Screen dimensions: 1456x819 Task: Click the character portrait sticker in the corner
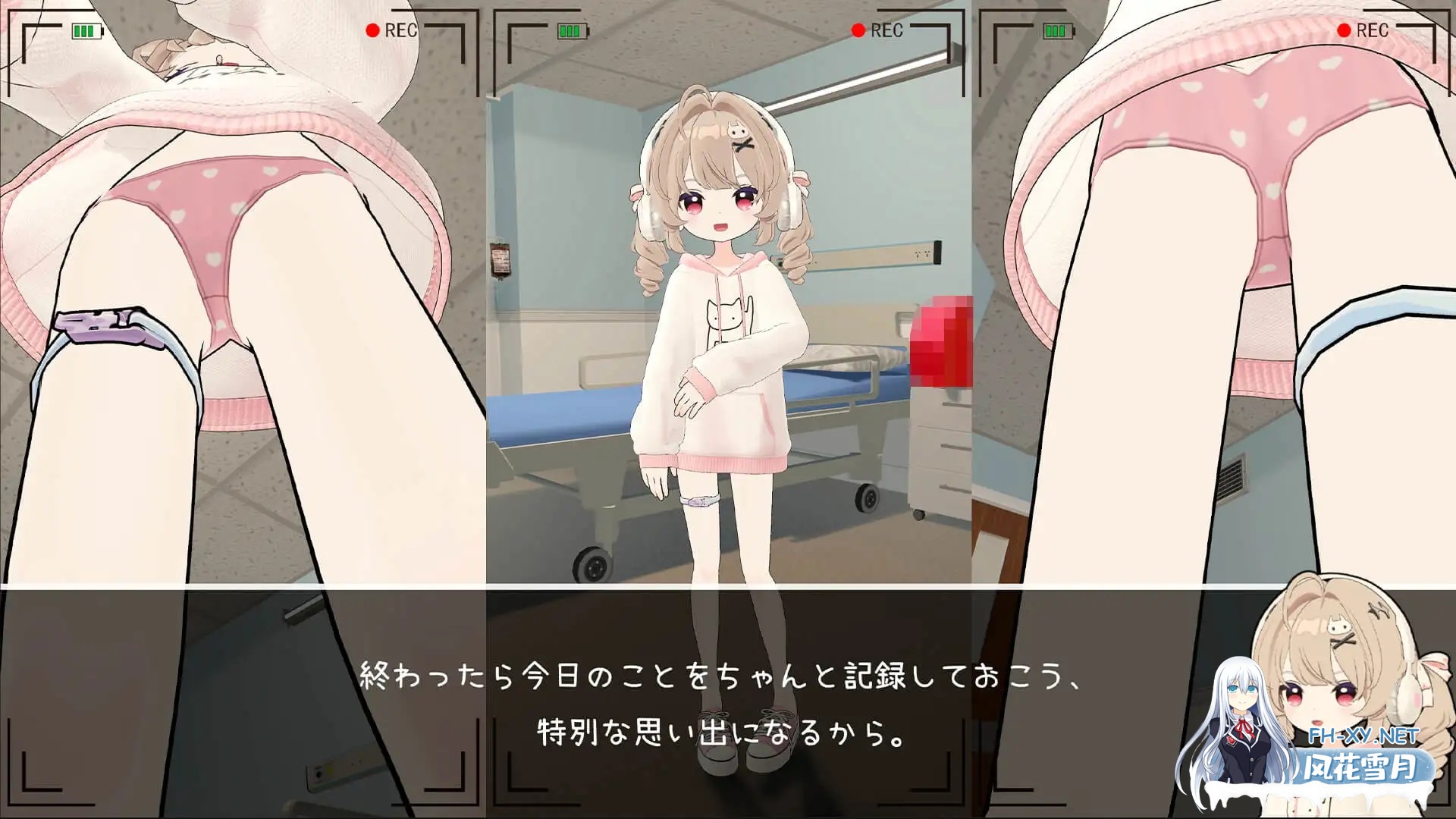pyautogui.click(x=1357, y=682)
